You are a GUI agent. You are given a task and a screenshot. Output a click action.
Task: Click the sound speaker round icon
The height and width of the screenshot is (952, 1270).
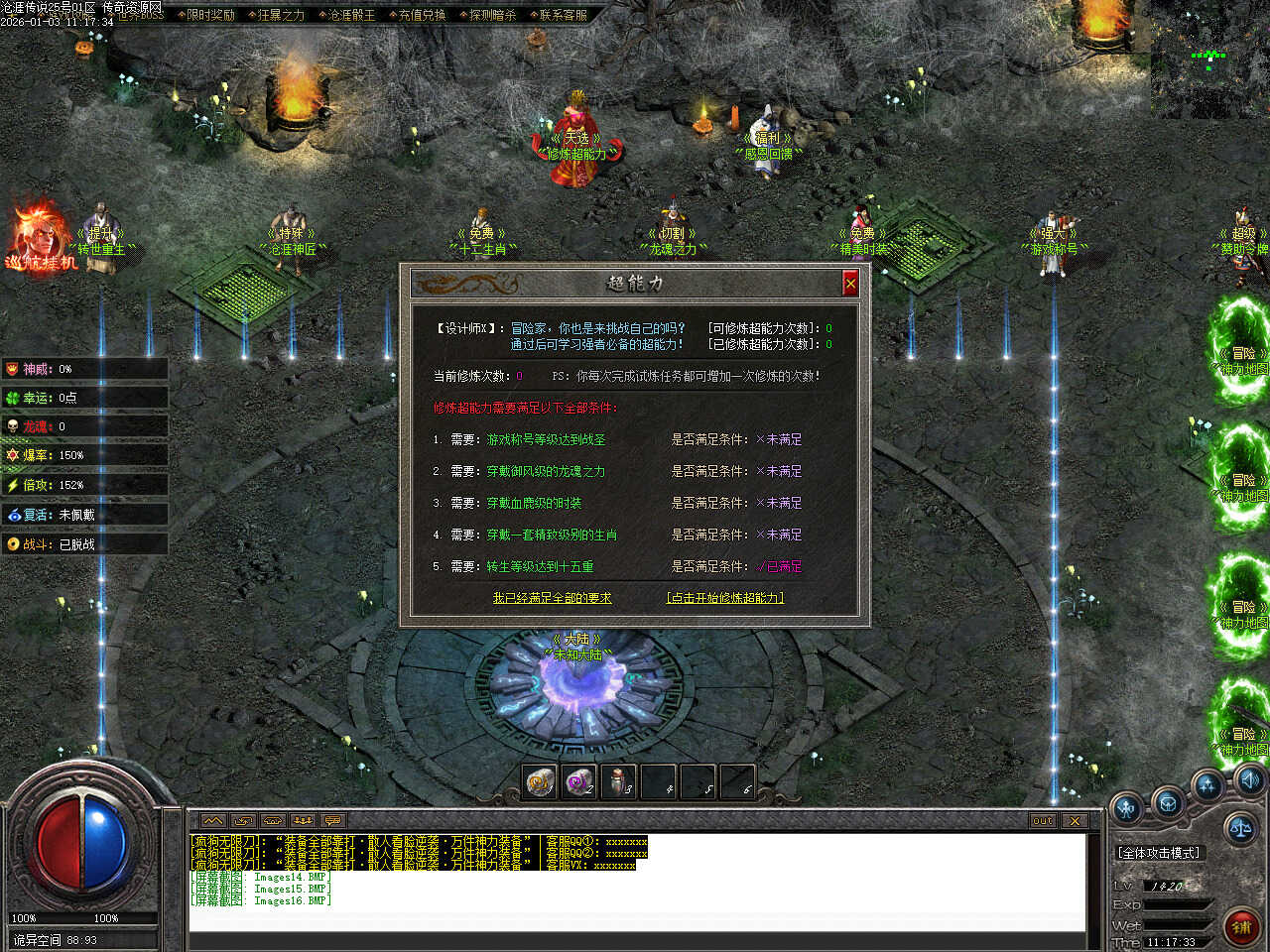point(1249,779)
